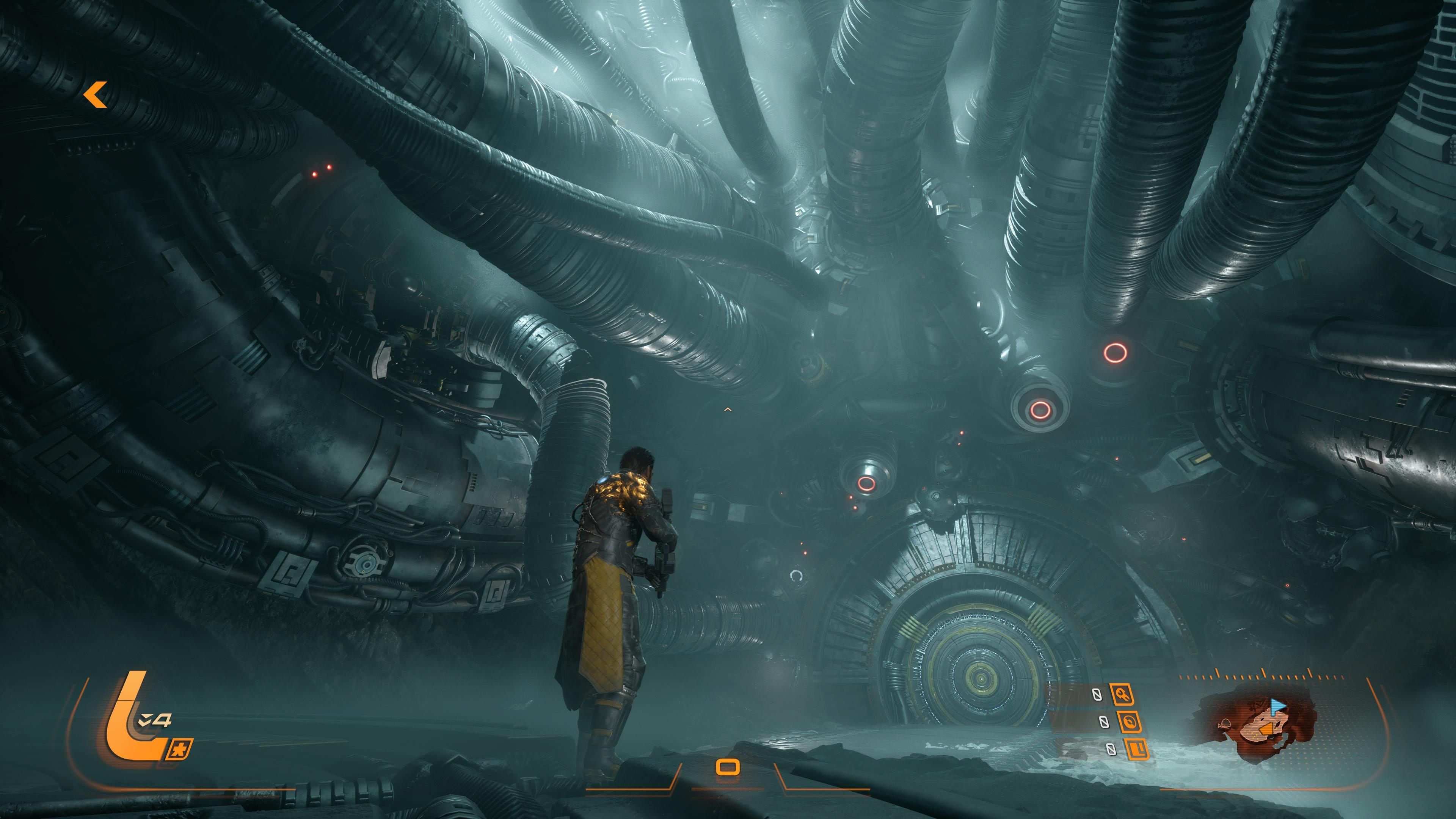The image size is (1456, 819).
Task: Select the blue flag marker on minimap
Action: tap(1277, 705)
